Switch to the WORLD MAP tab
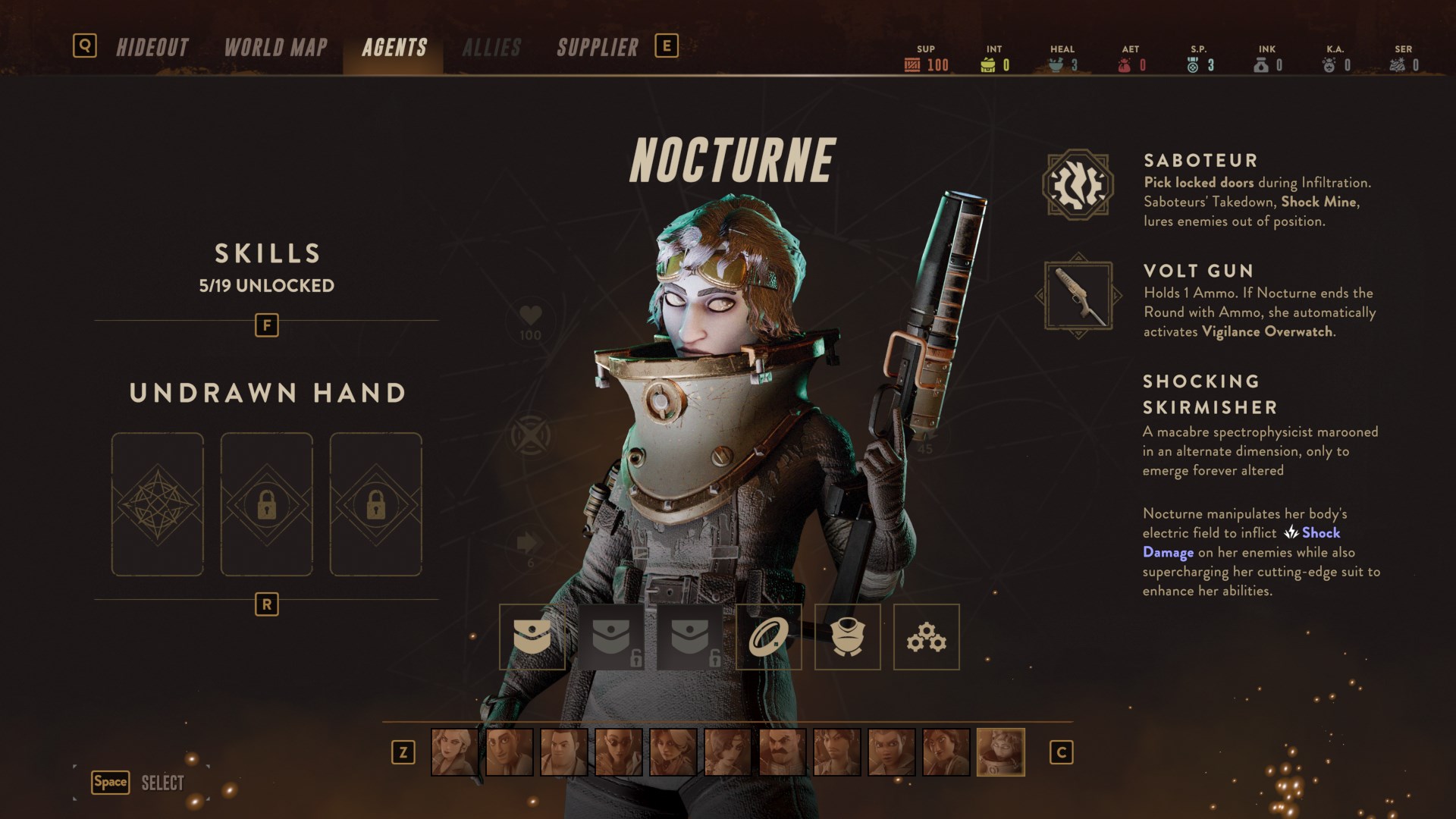The image size is (1456, 819). coord(275,47)
